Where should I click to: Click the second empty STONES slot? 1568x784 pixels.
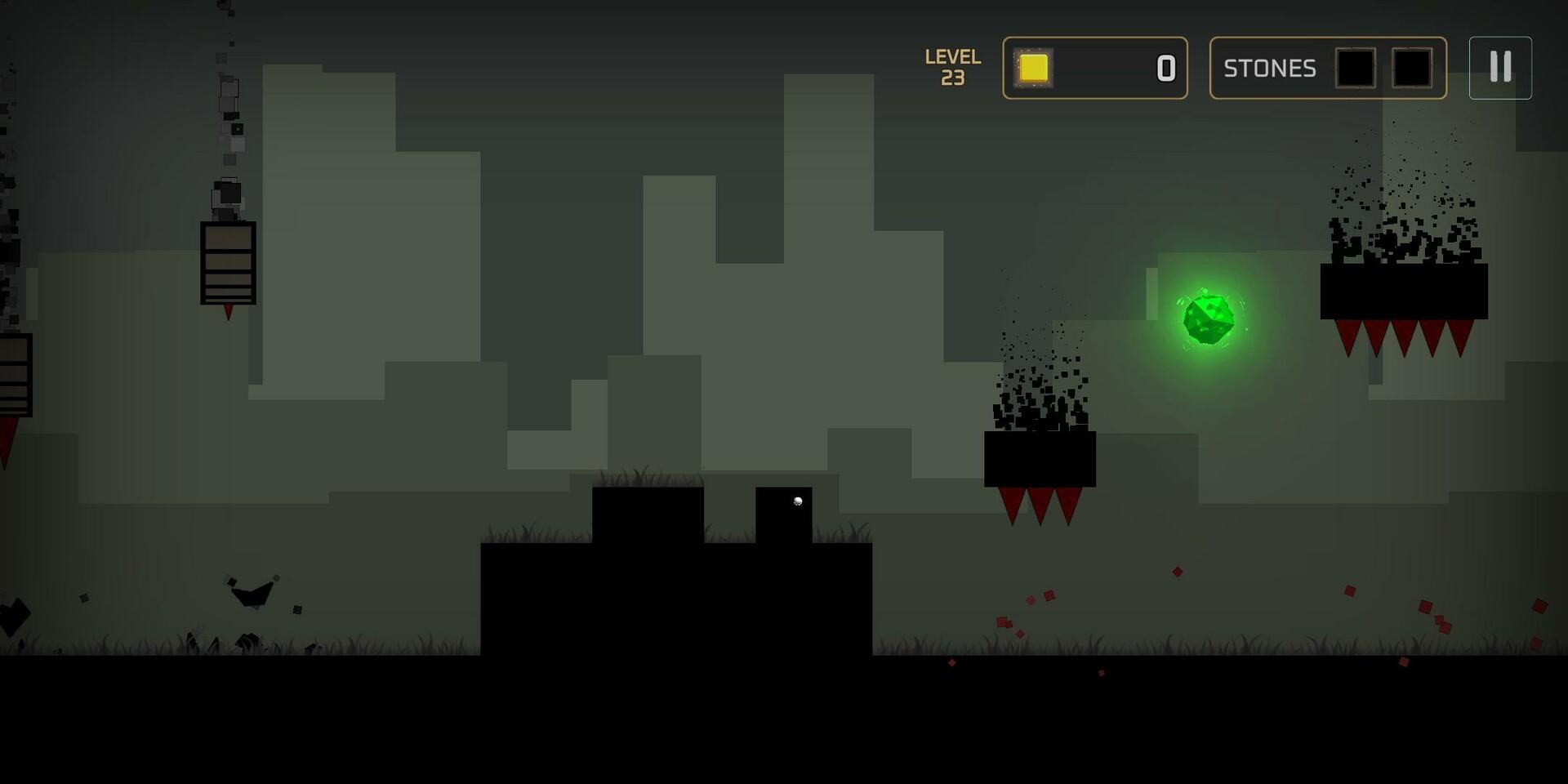(x=1410, y=69)
